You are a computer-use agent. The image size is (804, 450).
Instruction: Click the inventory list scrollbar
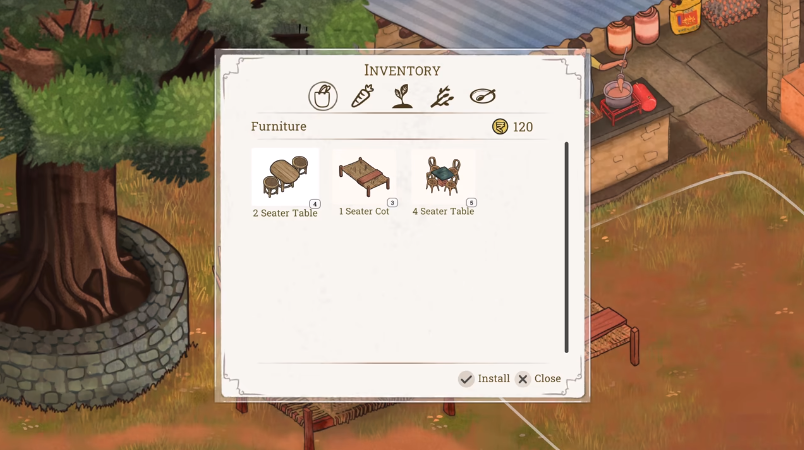tap(566, 246)
